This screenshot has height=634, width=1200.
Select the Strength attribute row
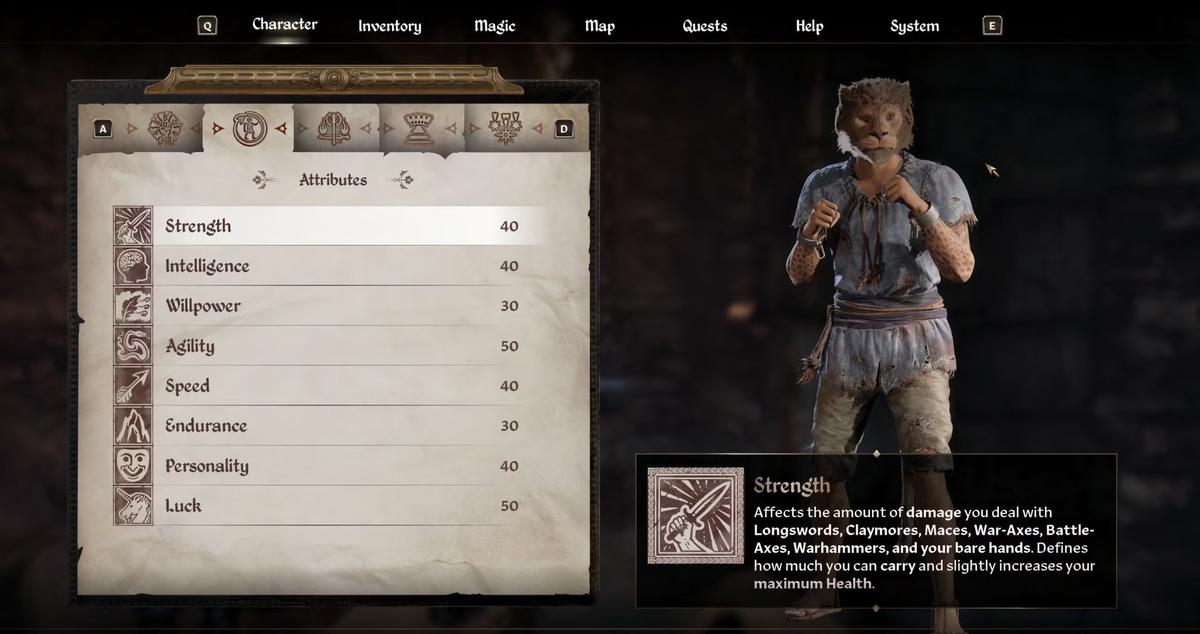[330, 226]
